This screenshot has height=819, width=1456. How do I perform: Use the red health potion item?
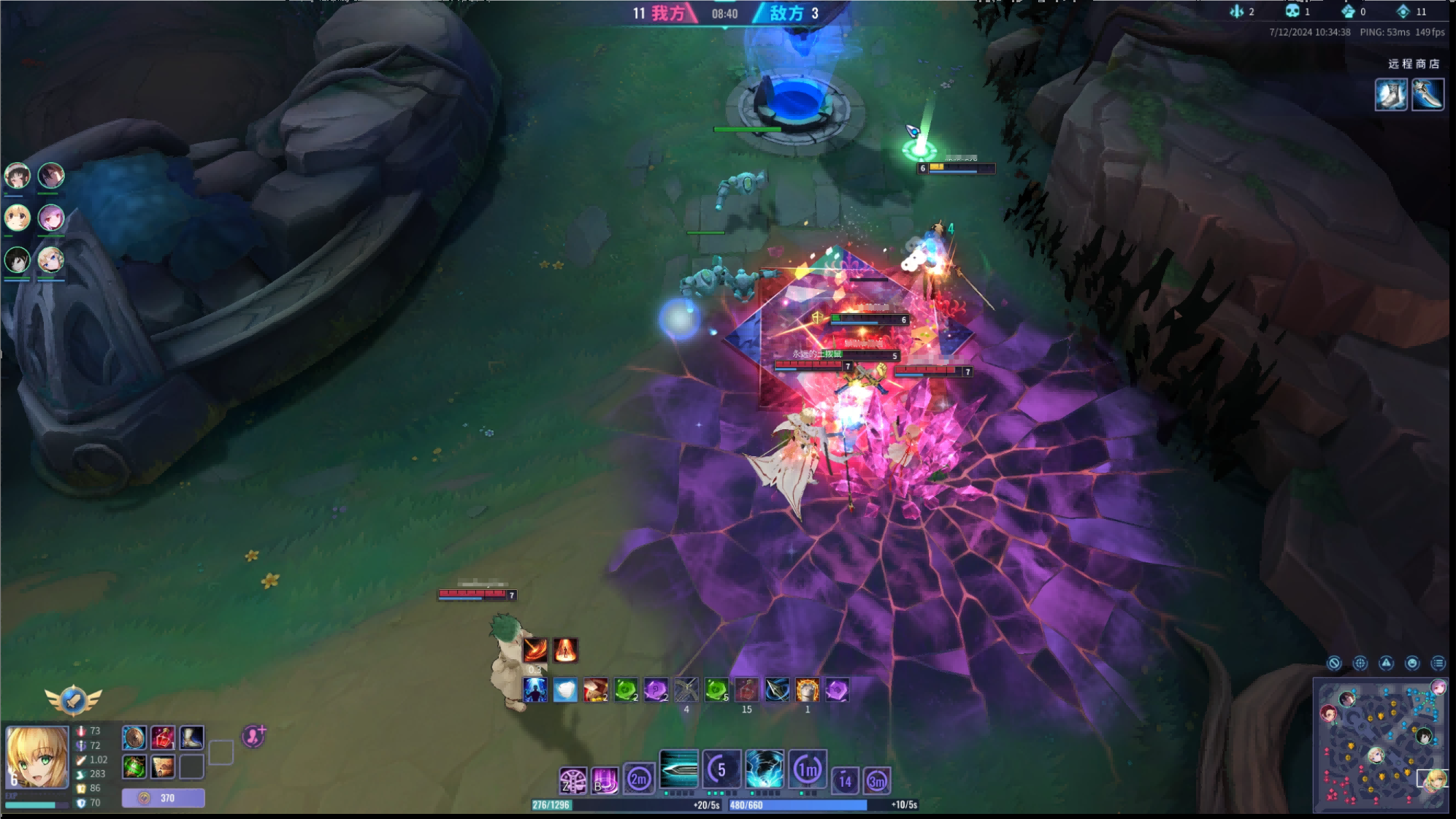point(163,738)
